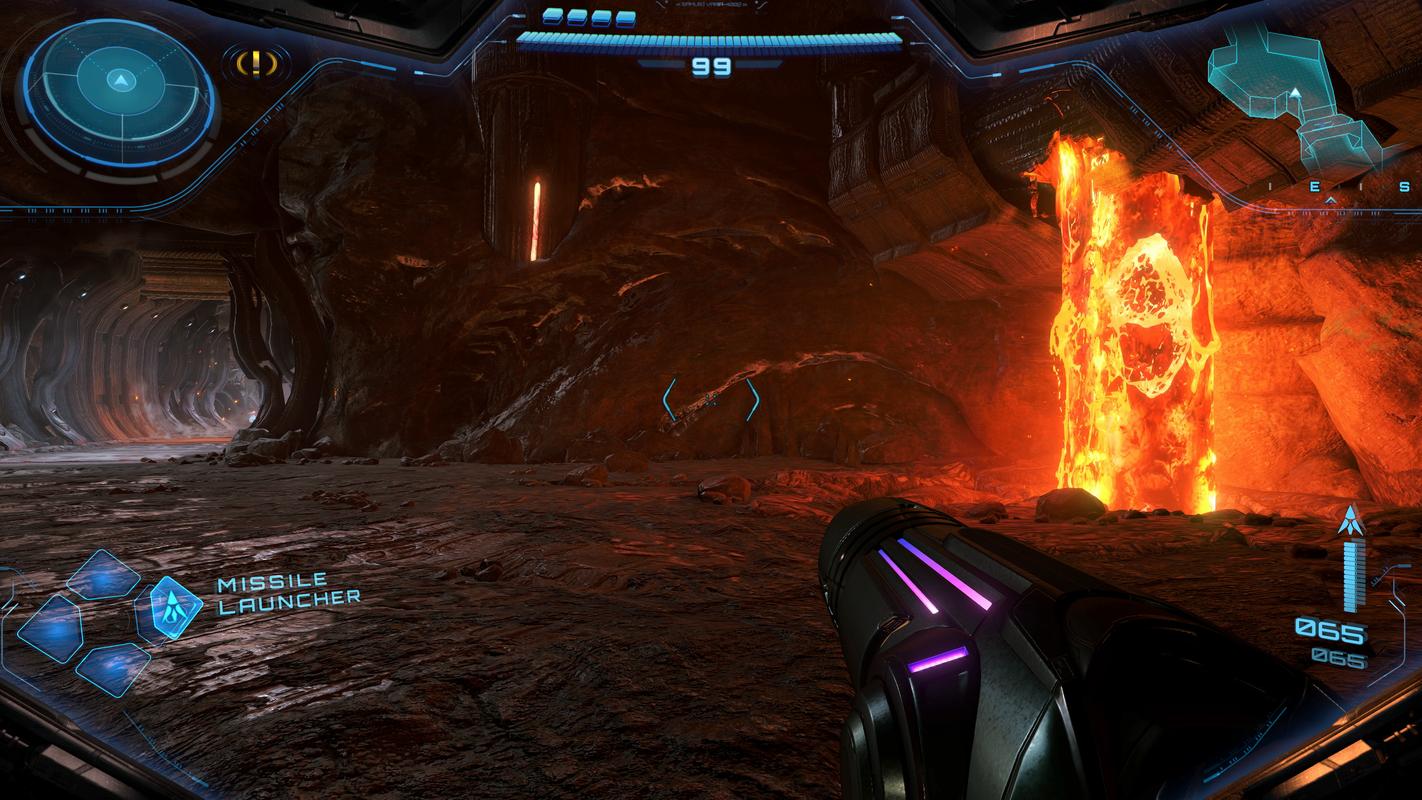1422x800 pixels.
Task: Click the chevron under the compass letters
Action: point(1331,200)
